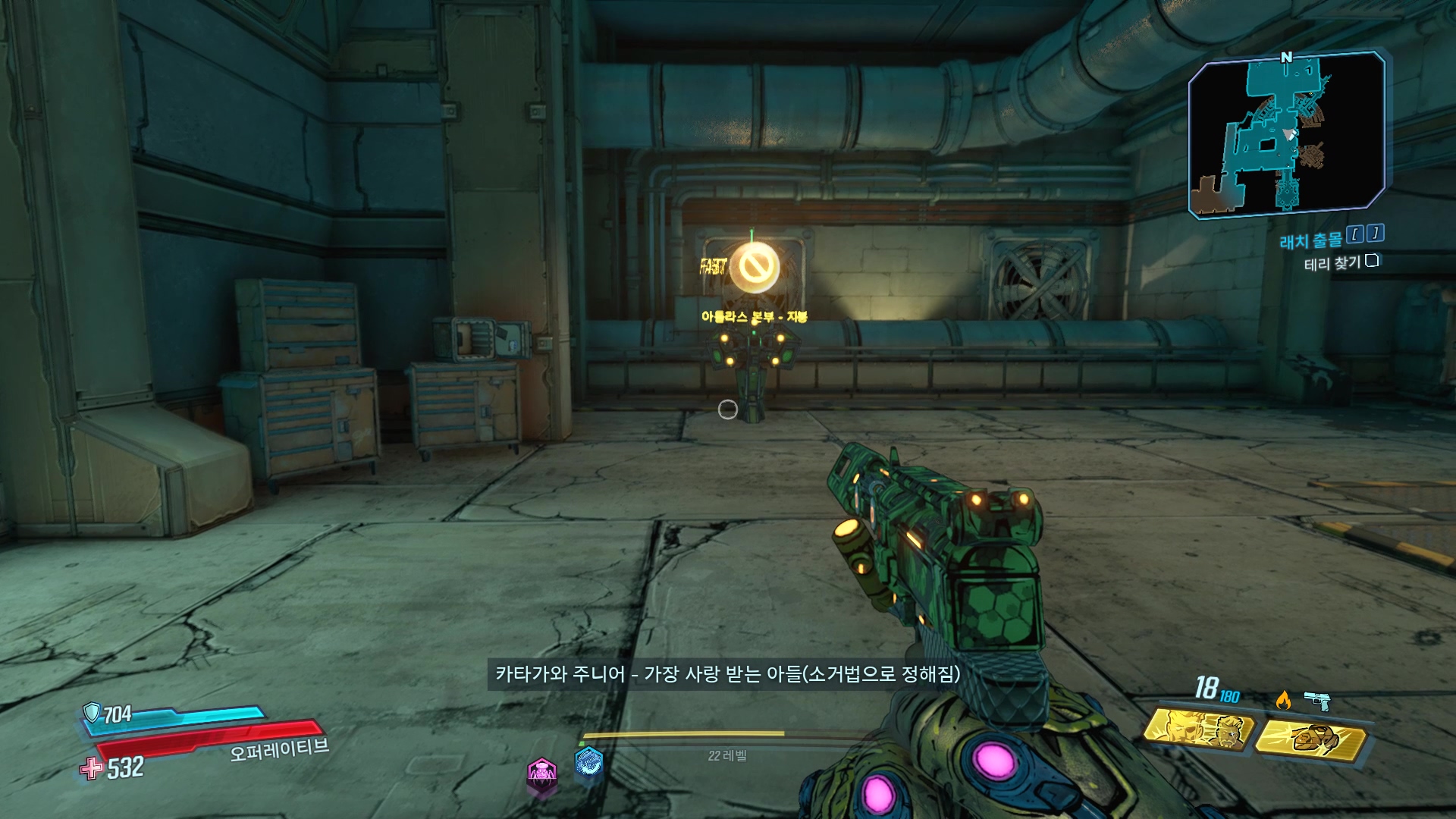Click the 테리 찾기 objective line

(x=1332, y=263)
